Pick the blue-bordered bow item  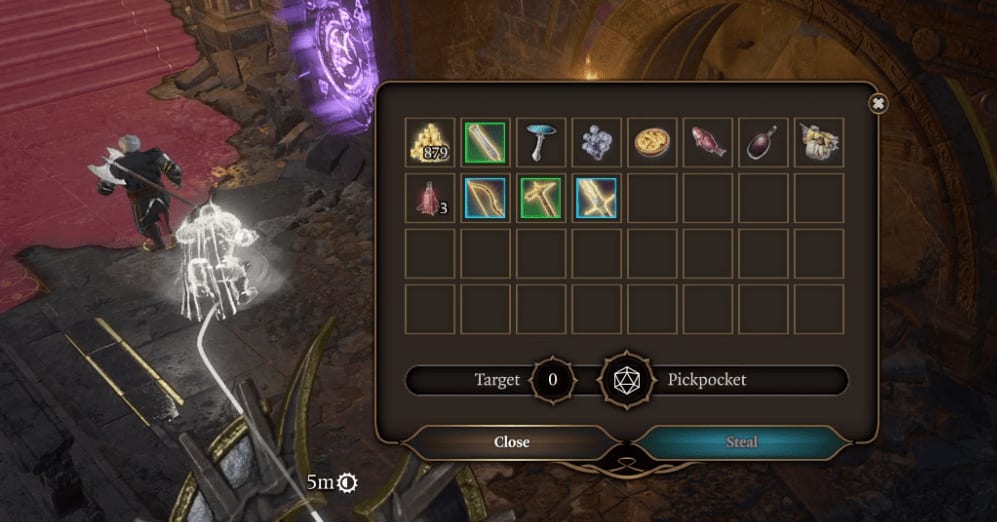click(485, 198)
